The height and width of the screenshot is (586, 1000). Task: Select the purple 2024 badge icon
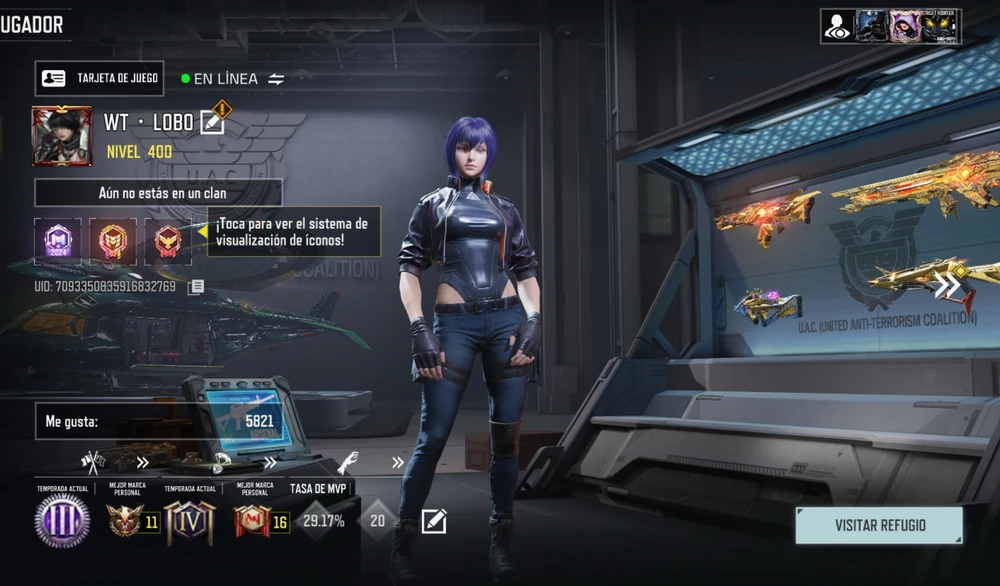click(56, 241)
